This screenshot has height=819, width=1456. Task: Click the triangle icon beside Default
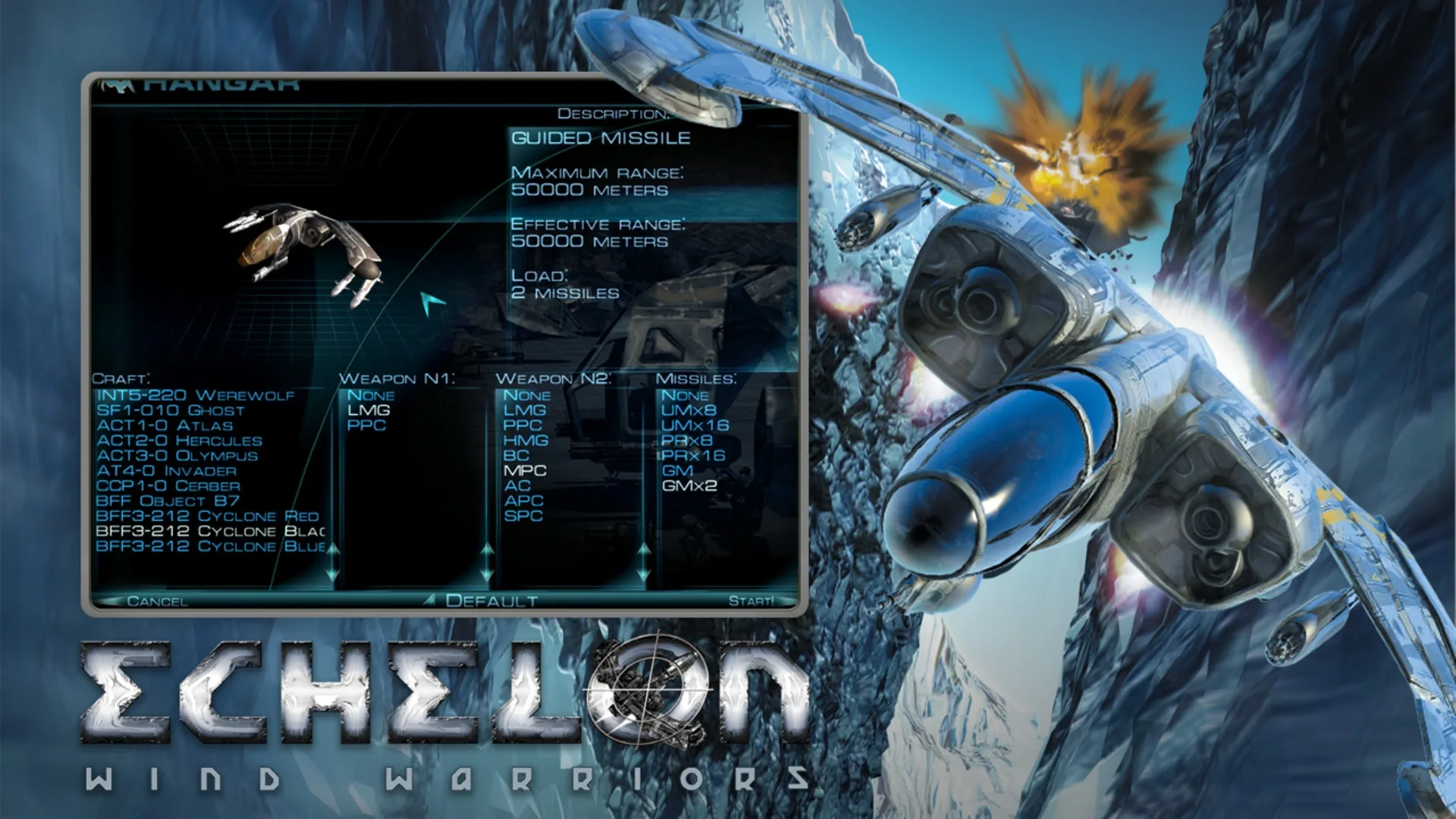coord(431,599)
